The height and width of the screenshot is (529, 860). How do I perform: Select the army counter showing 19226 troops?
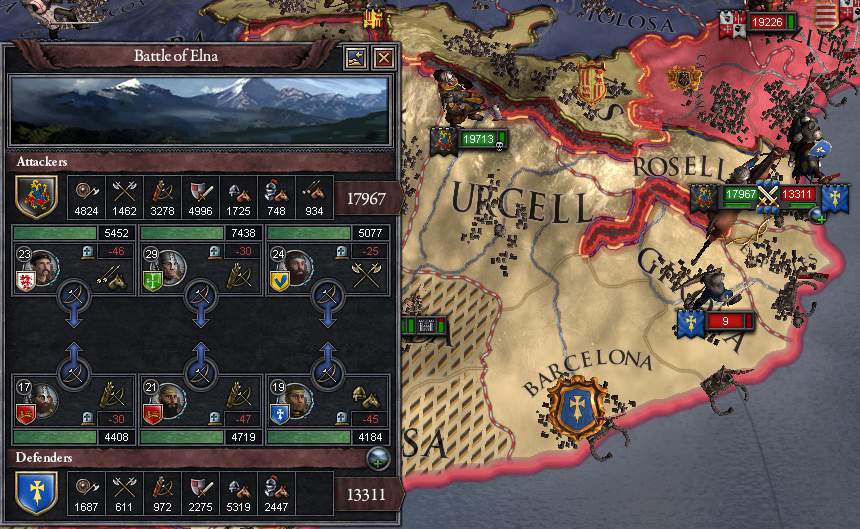coord(767,21)
